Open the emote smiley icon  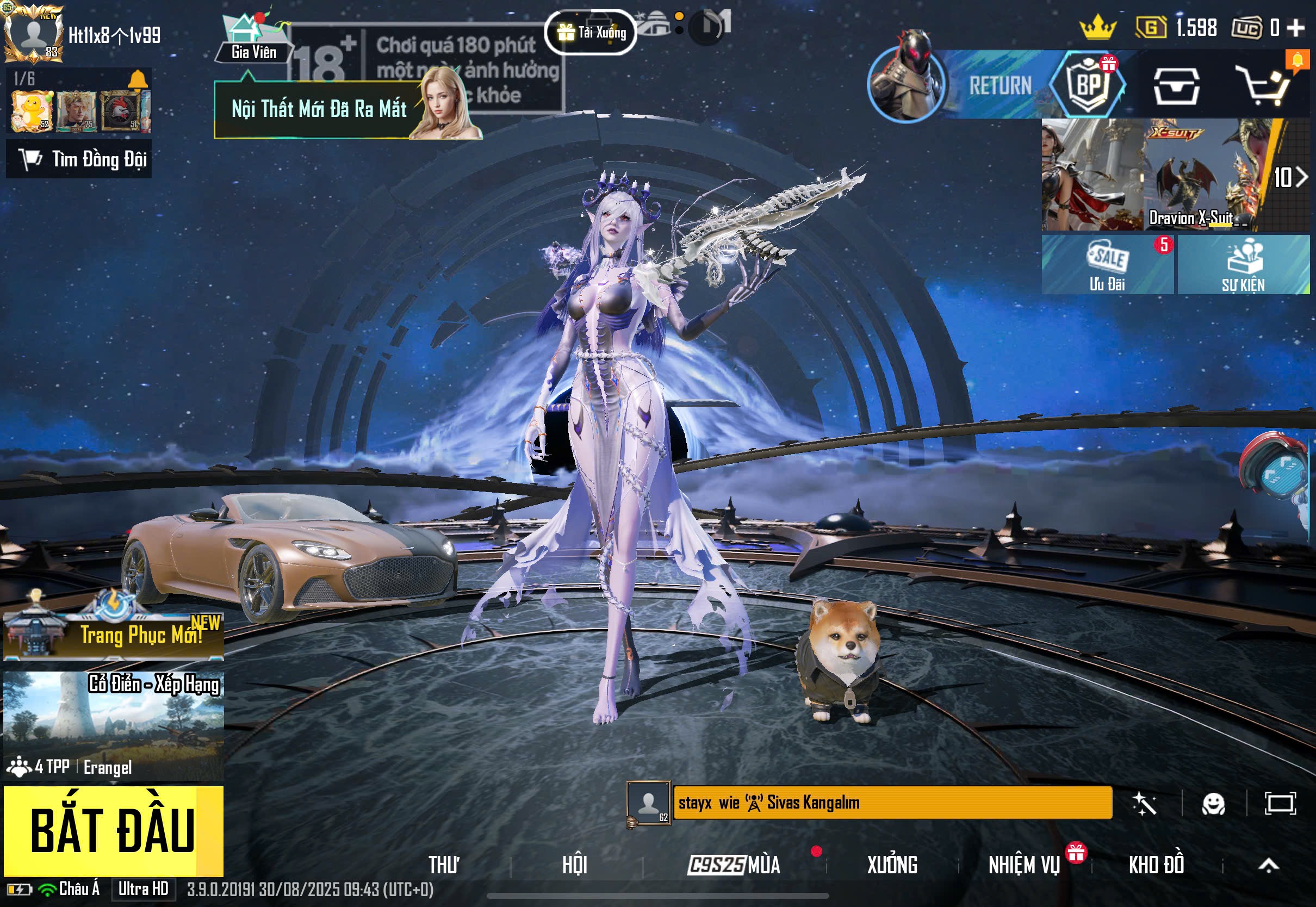tap(1213, 804)
